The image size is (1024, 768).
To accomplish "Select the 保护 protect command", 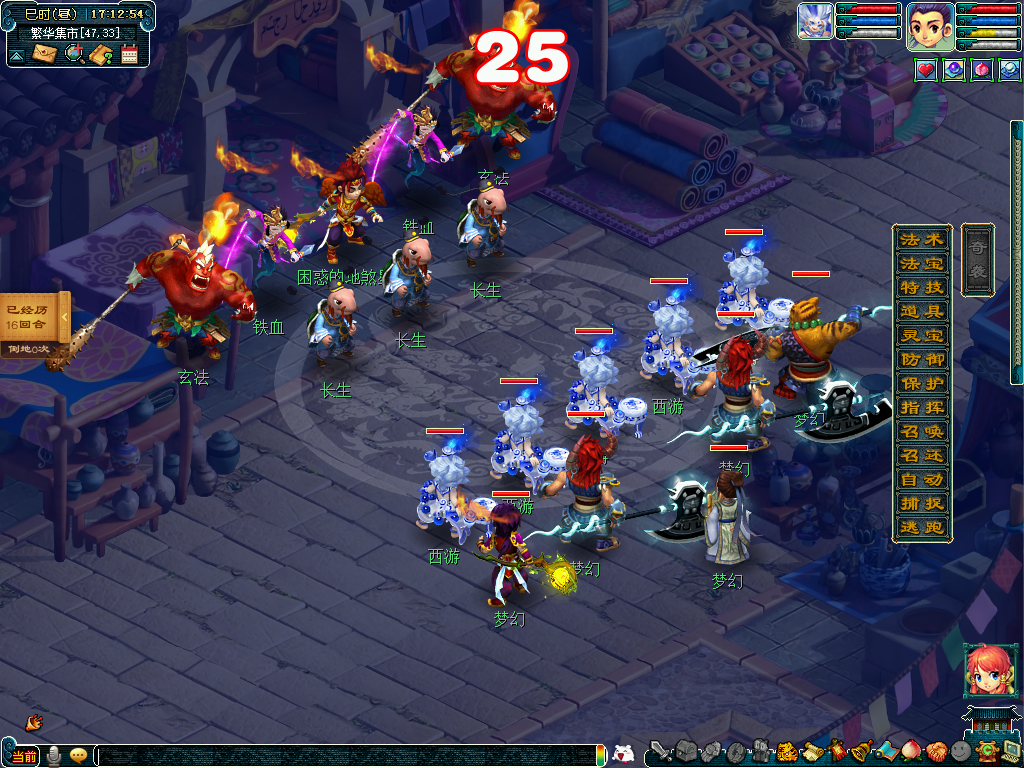I will point(921,384).
